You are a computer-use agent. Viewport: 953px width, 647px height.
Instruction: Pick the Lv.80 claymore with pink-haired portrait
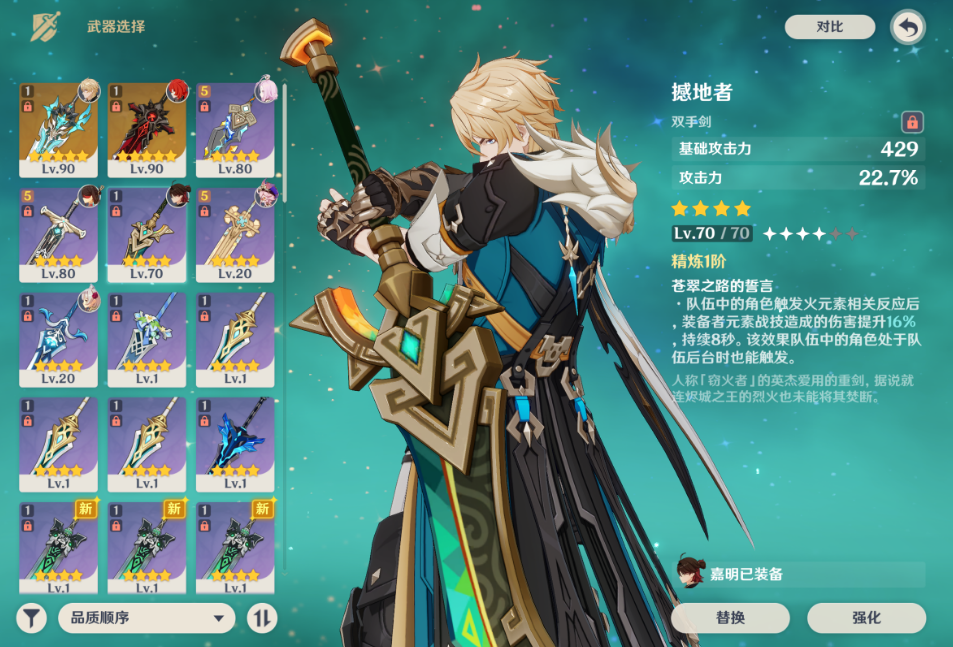(235, 128)
